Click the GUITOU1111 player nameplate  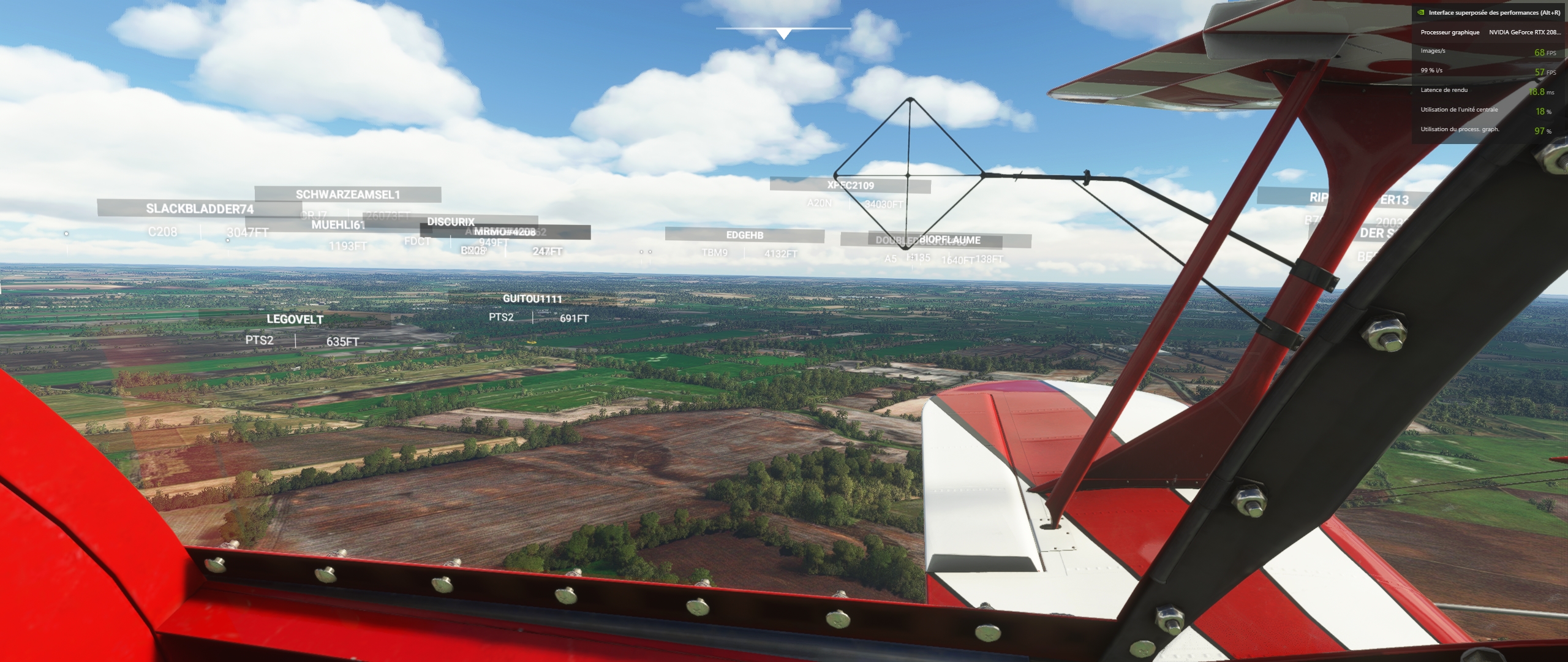tap(532, 299)
